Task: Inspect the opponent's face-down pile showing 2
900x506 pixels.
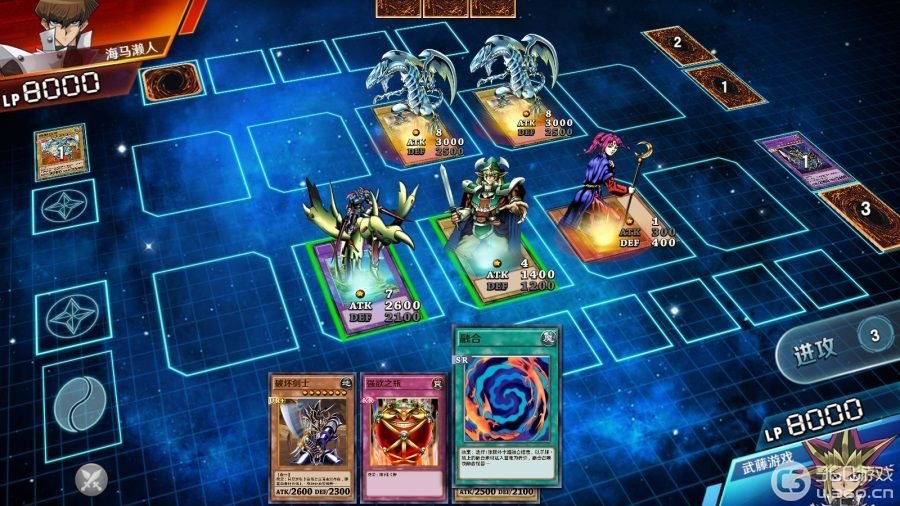Action: [680, 43]
